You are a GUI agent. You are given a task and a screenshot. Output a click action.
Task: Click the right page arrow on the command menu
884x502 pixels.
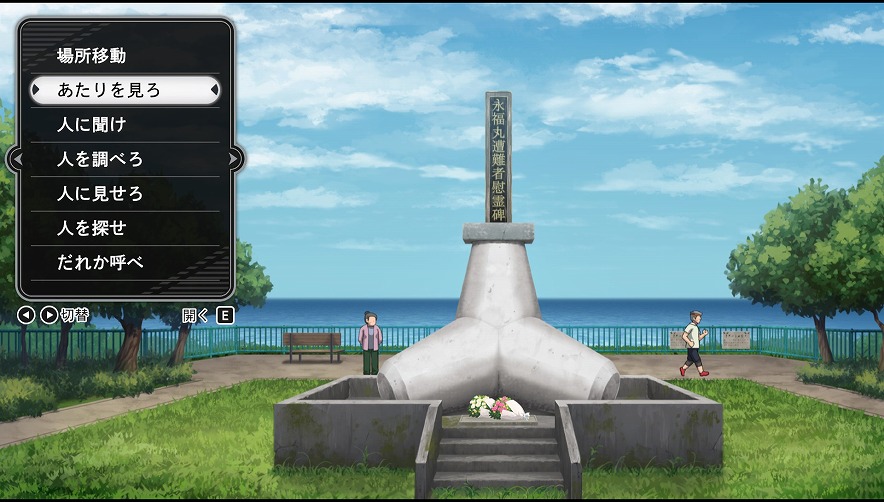[x=234, y=159]
